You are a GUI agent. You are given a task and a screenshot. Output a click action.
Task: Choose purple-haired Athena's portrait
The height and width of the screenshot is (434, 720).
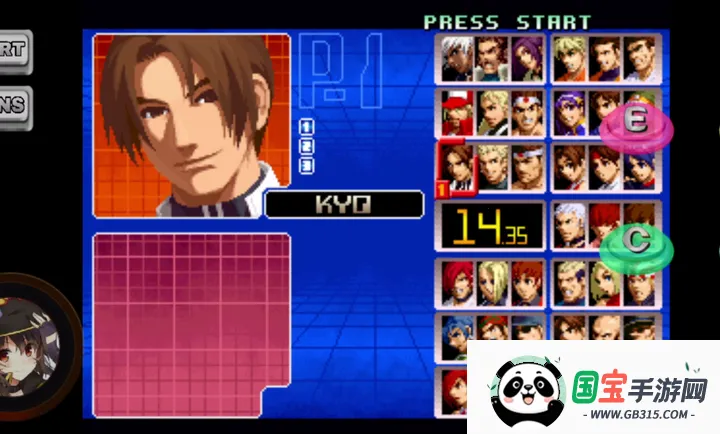(x=571, y=113)
